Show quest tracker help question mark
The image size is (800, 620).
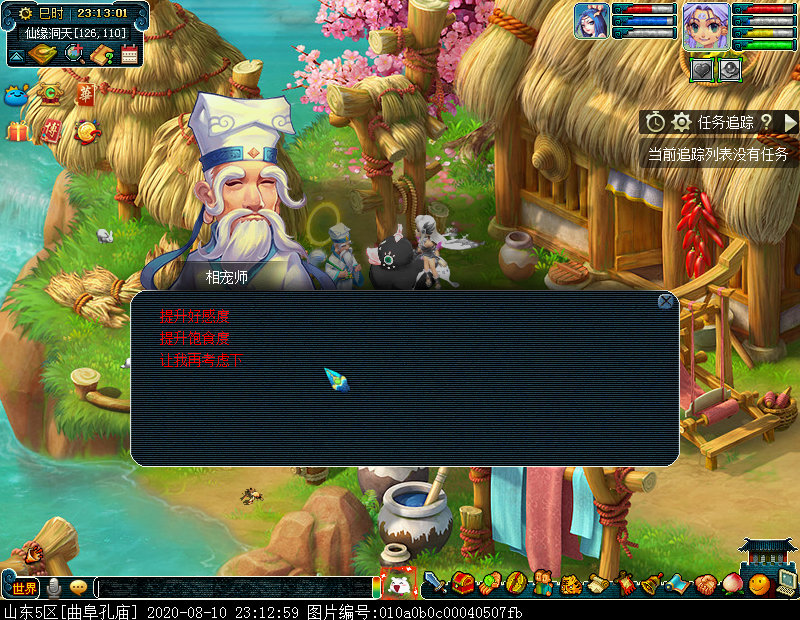[x=766, y=122]
